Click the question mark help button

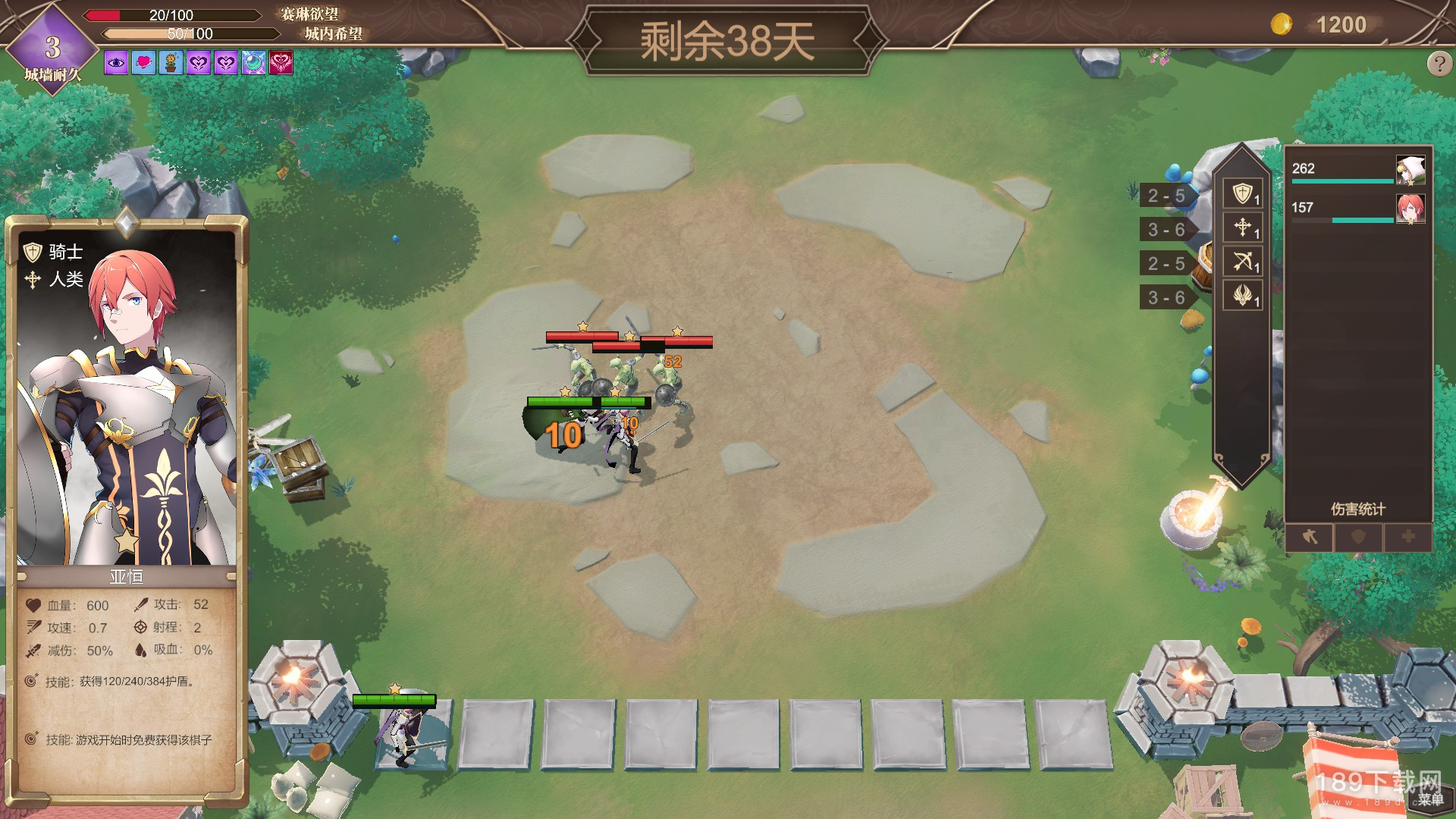[x=1439, y=64]
